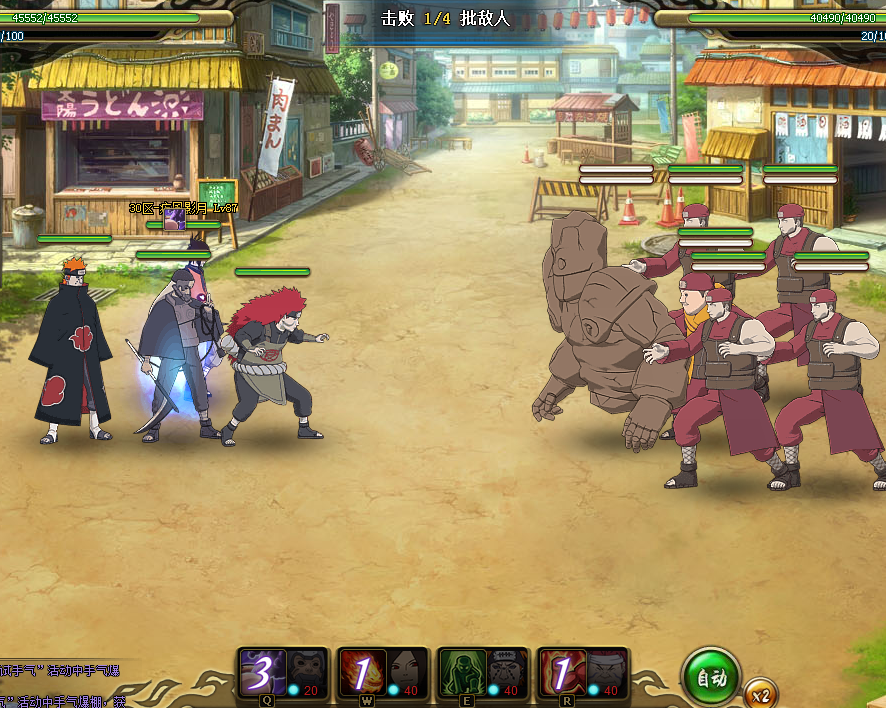Toggle the green auto-battle button
Screen dimensions: 886x708
[711, 677]
